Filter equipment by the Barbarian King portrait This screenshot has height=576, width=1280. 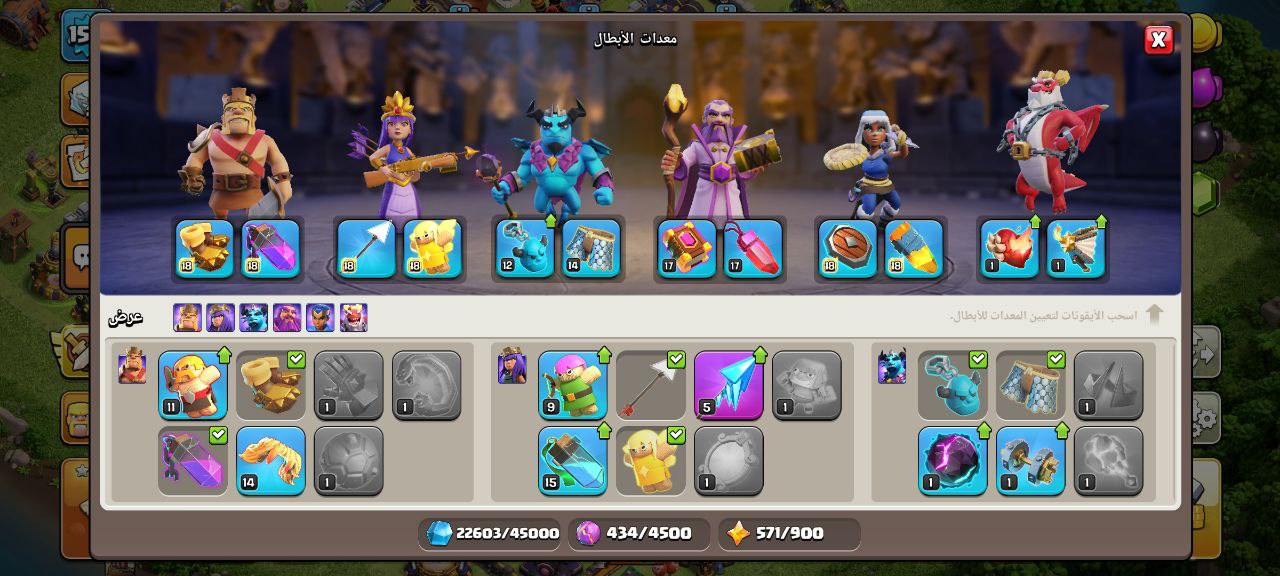tap(187, 318)
